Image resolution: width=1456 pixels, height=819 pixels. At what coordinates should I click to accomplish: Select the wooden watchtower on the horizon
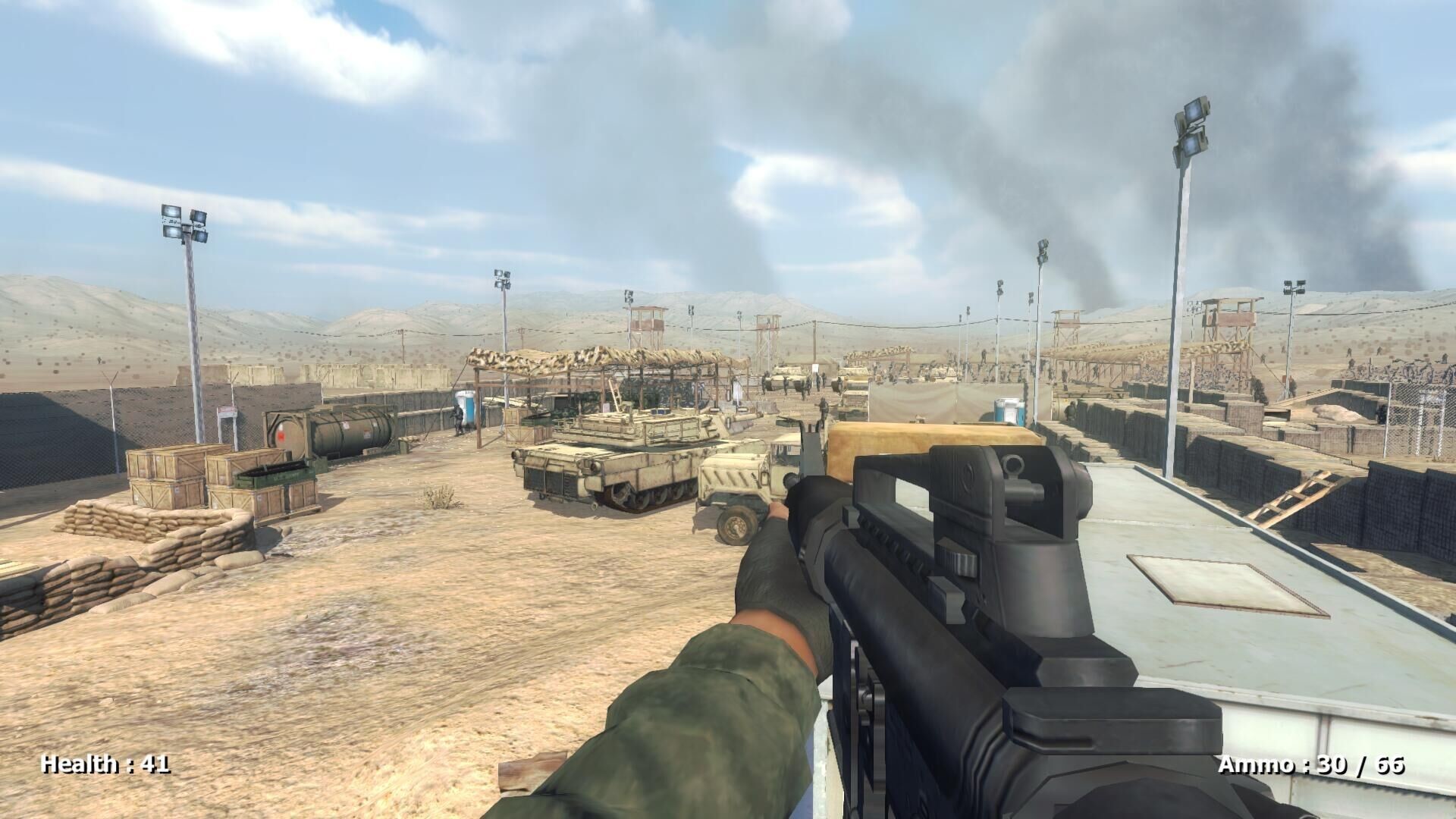[648, 318]
